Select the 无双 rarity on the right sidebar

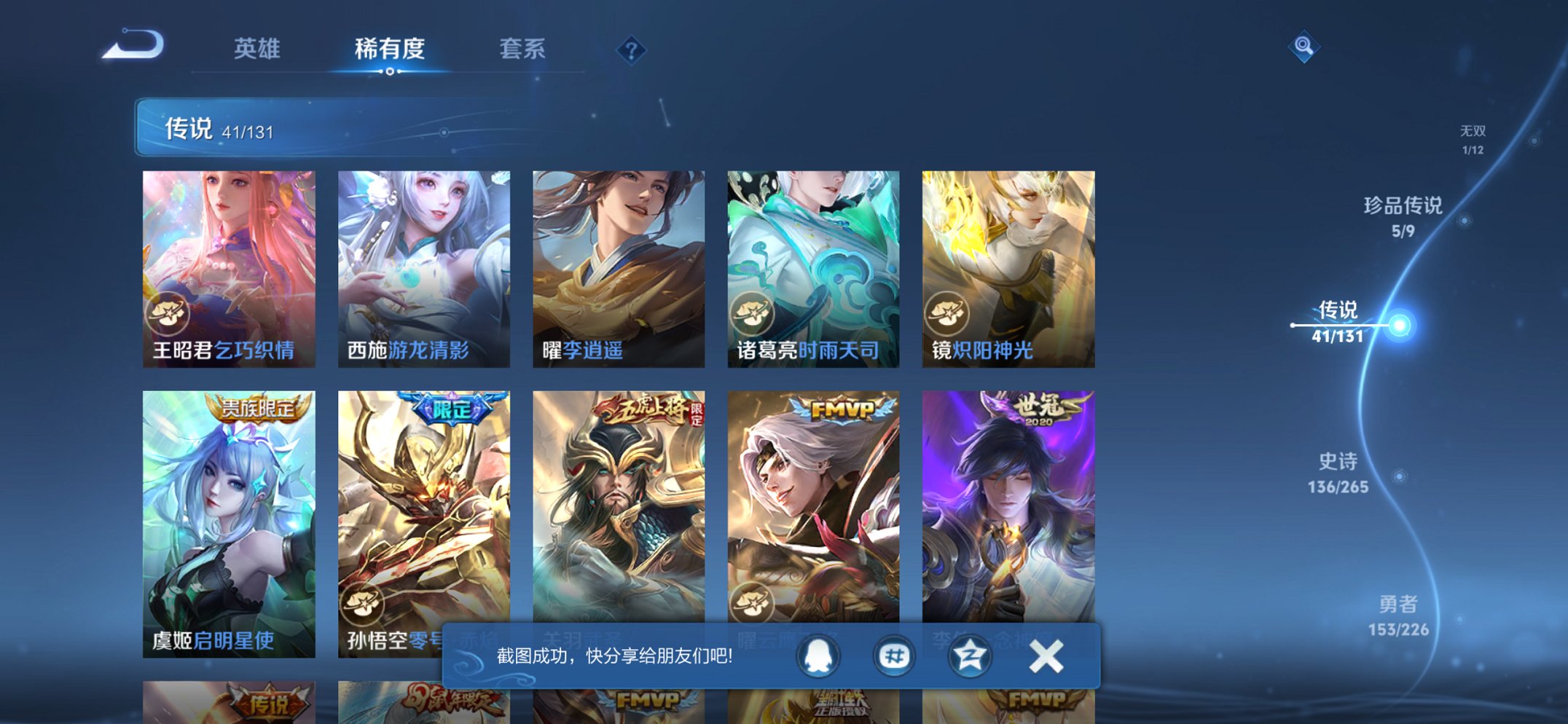click(x=1474, y=137)
